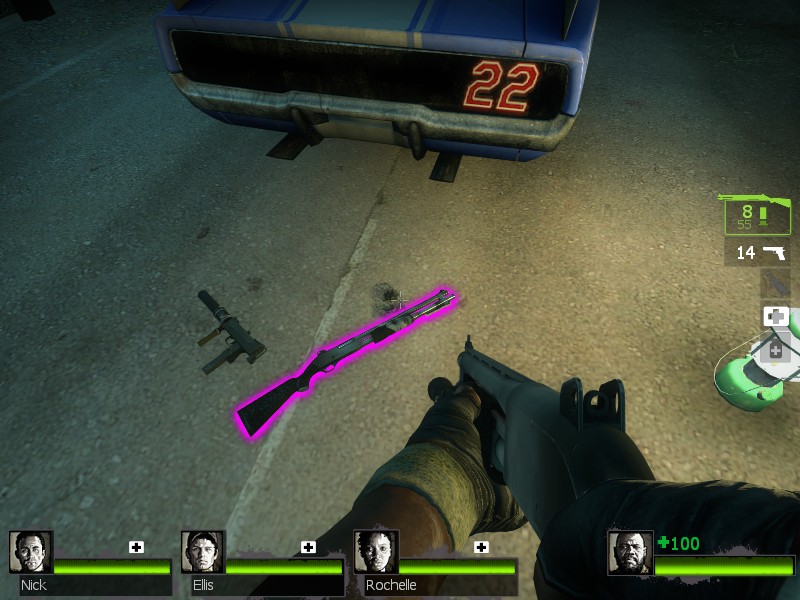Choose the white first aid kit slot

click(x=776, y=317)
